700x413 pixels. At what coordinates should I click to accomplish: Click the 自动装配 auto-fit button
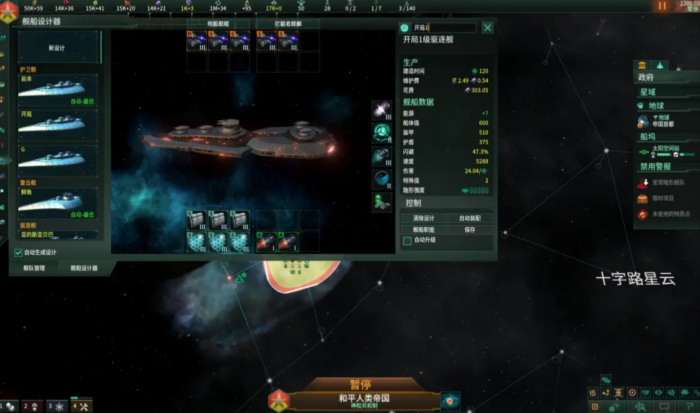(x=469, y=217)
